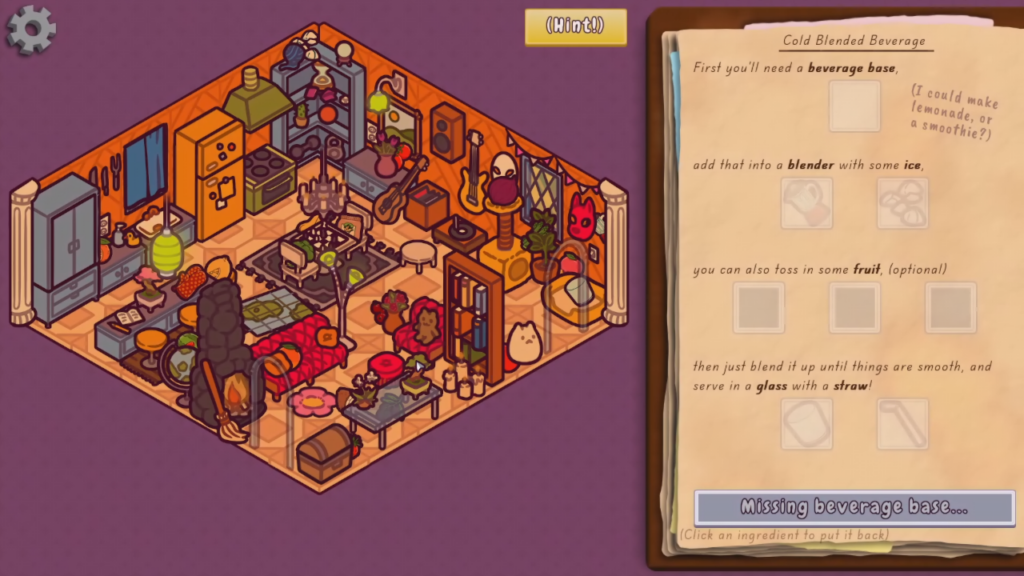Select the straw ingredient slot

902,424
